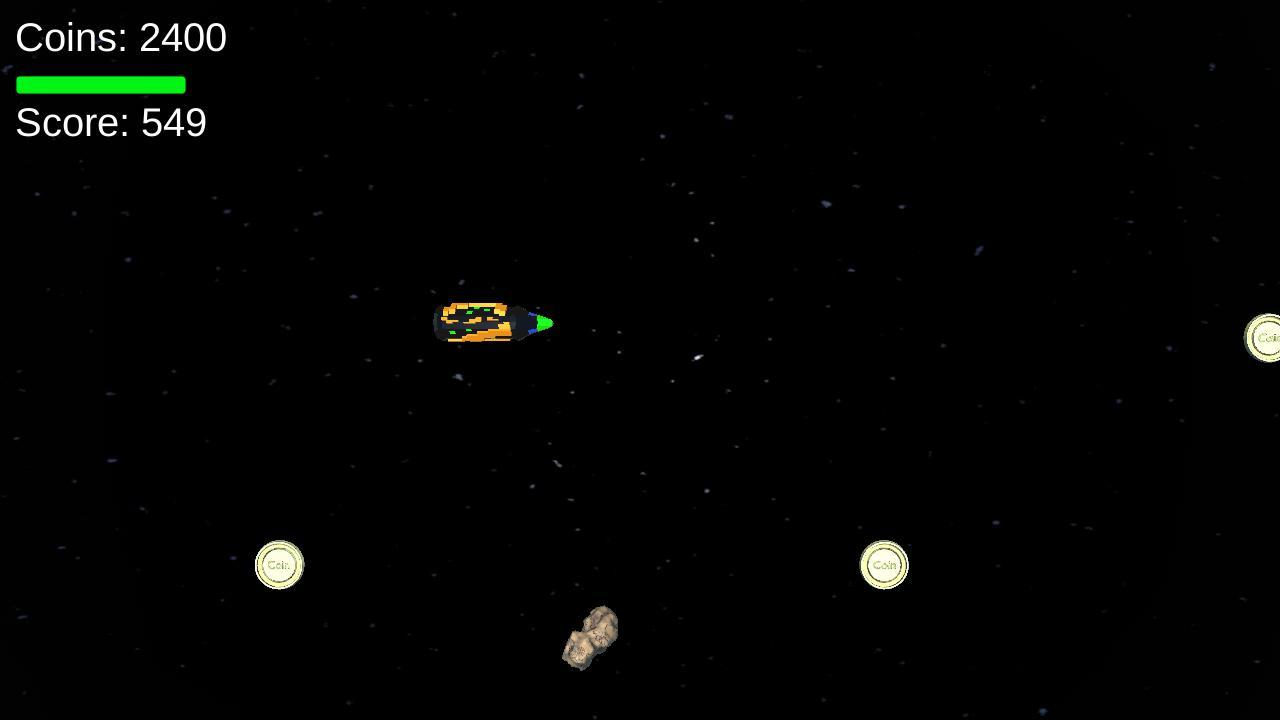The image size is (1280, 720).
Task: Click the number 549 in the score display
Action: coord(176,122)
